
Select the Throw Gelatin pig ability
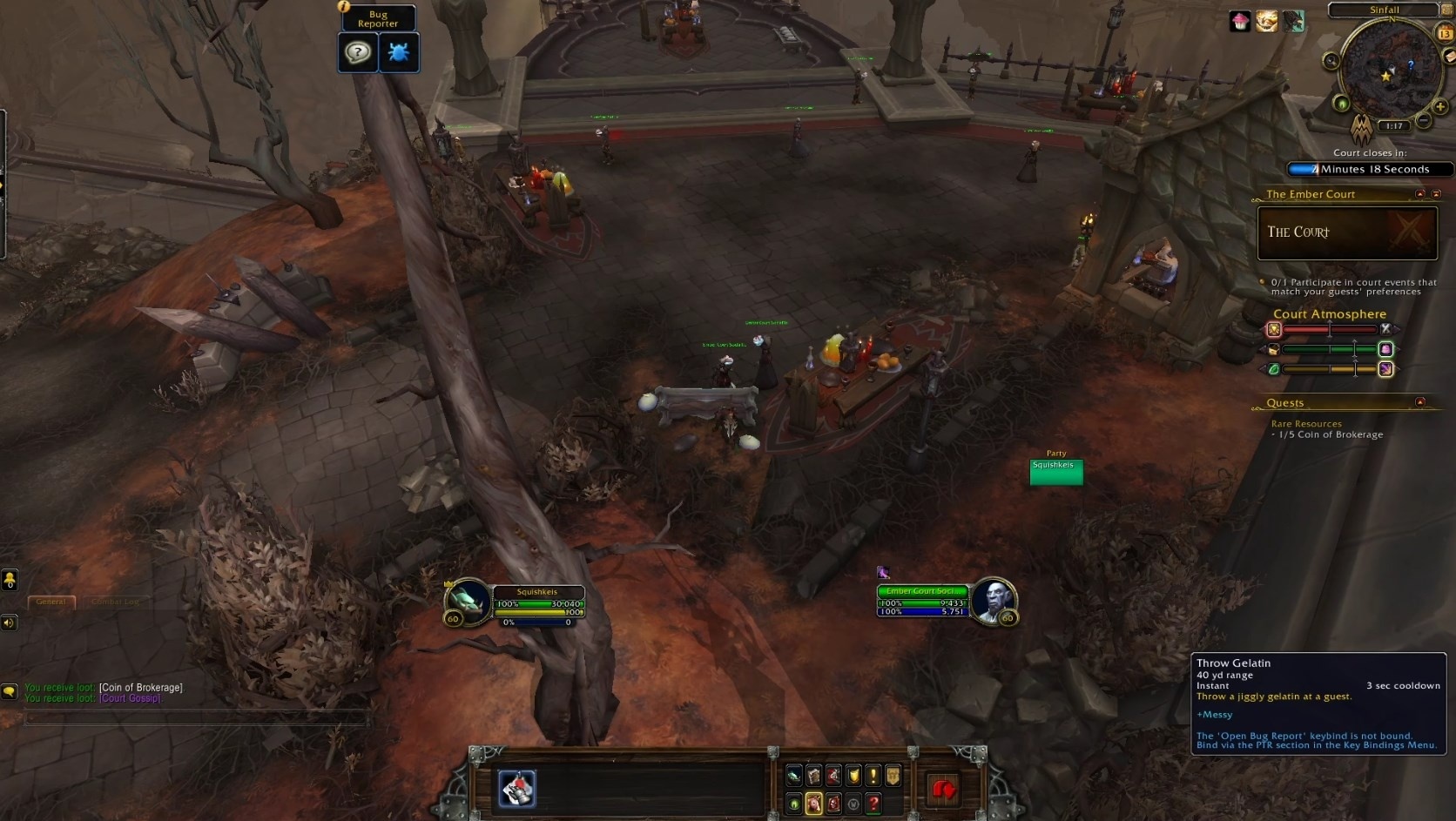[814, 804]
